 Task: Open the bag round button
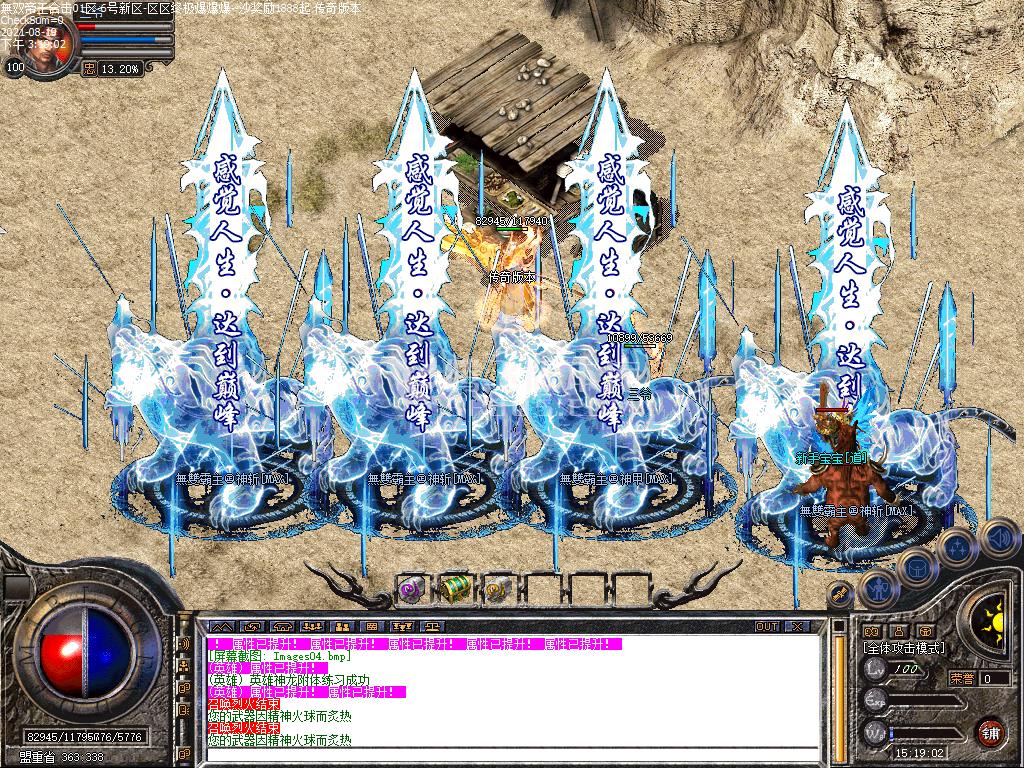[x=916, y=567]
